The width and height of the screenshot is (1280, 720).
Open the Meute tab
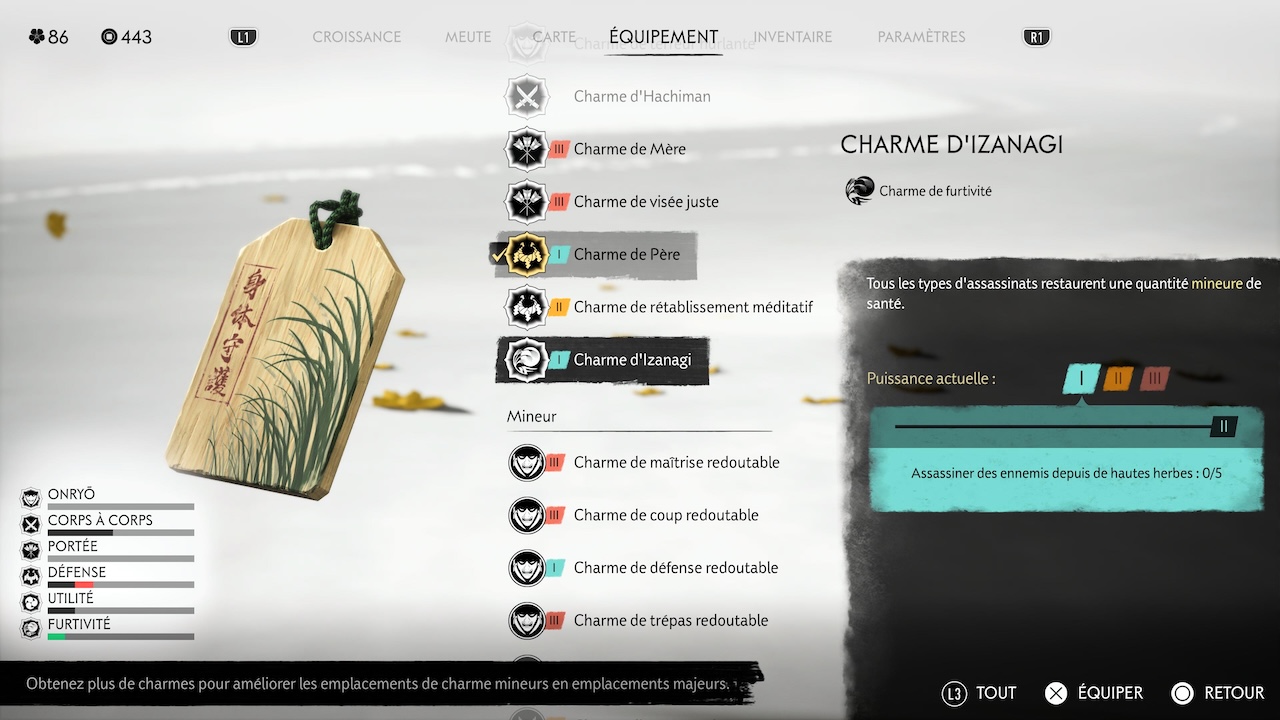(x=468, y=37)
